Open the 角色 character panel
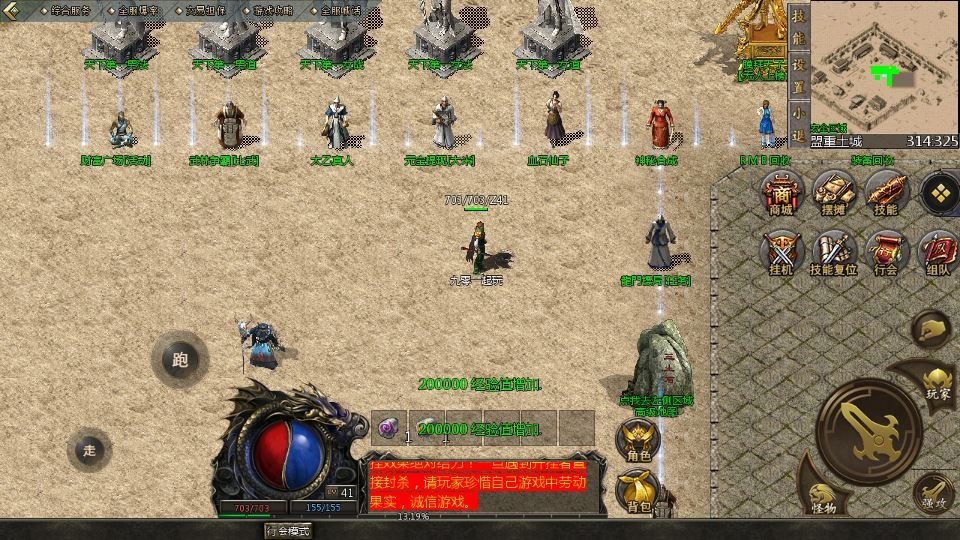 638,440
